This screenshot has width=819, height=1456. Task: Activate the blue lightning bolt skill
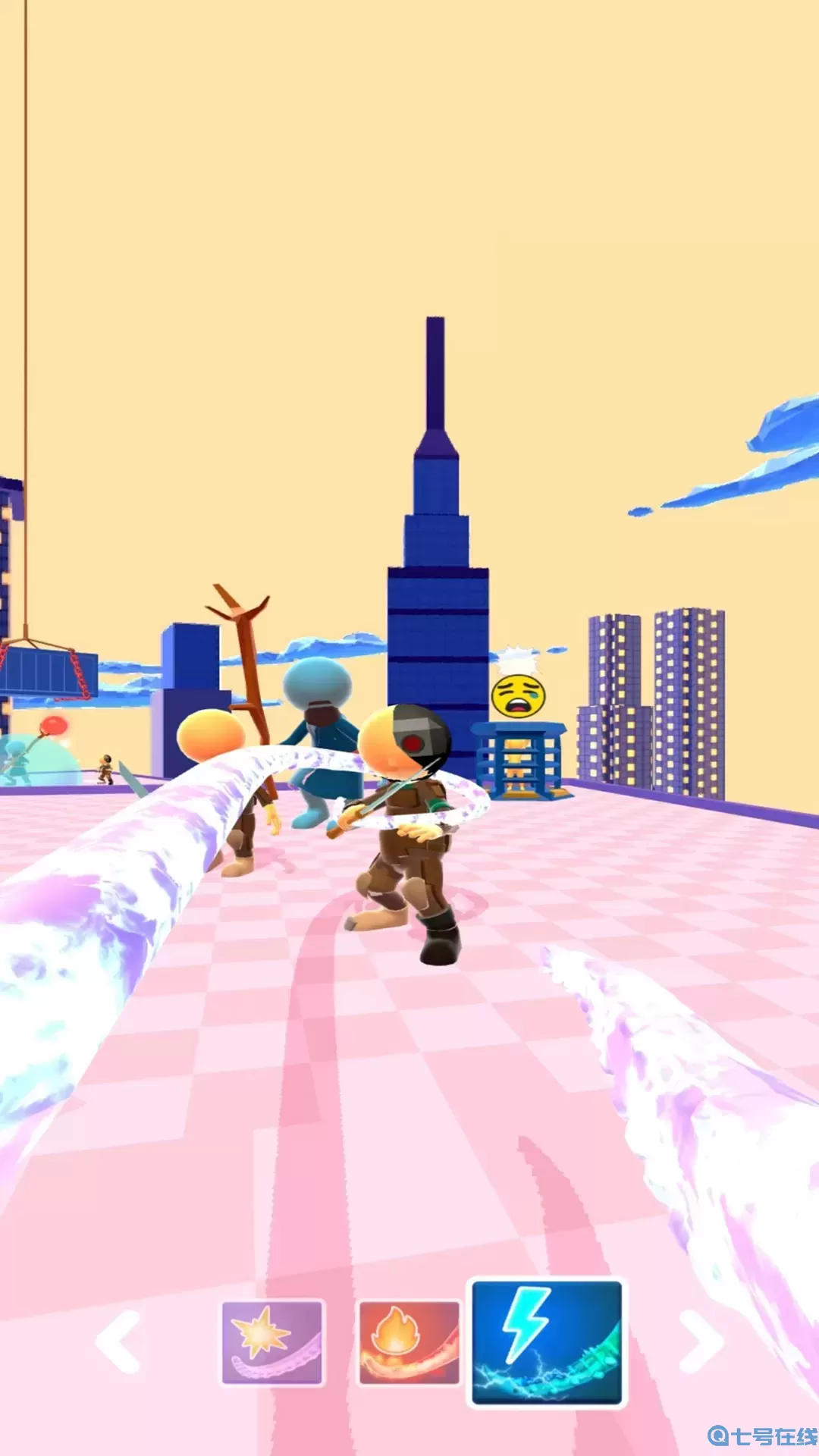(x=546, y=1342)
